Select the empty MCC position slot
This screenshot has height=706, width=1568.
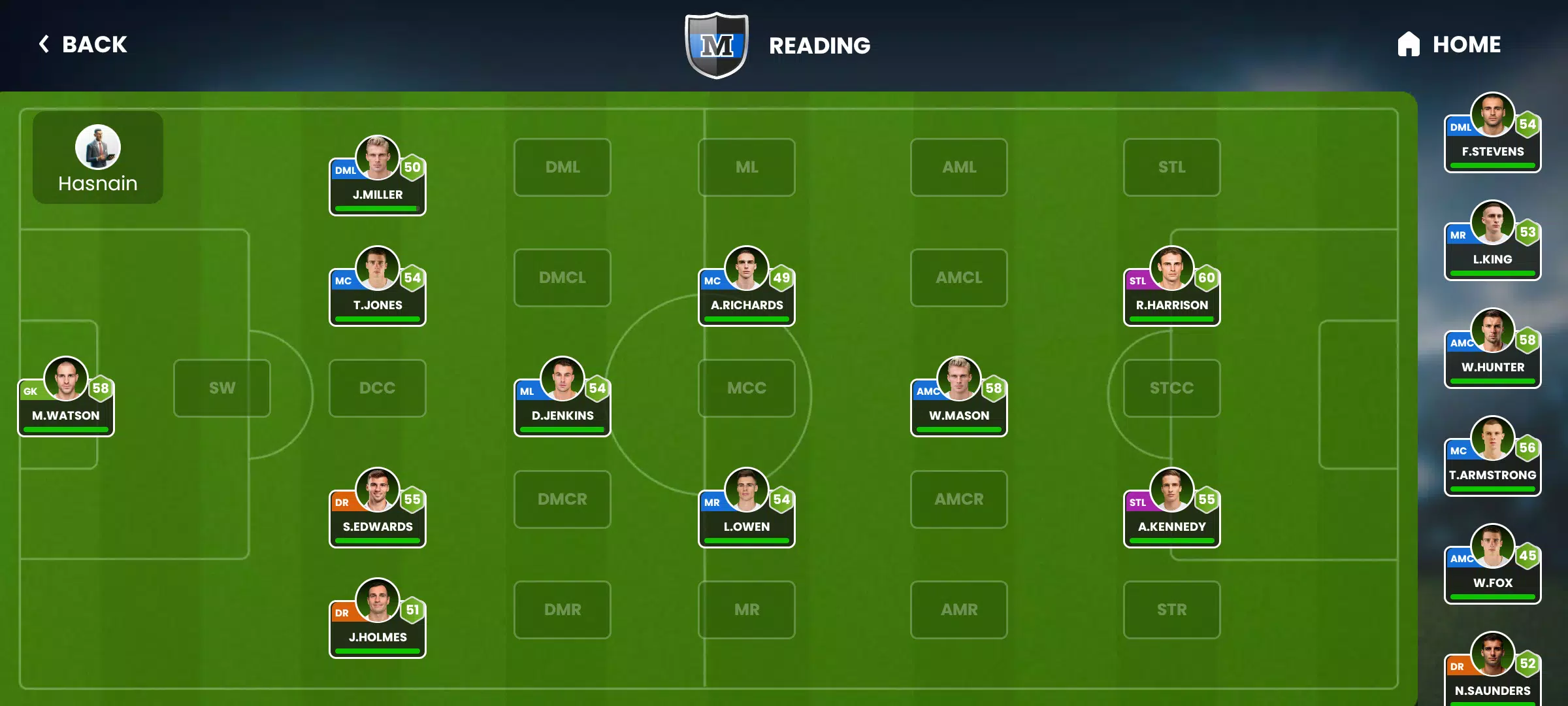pos(746,388)
